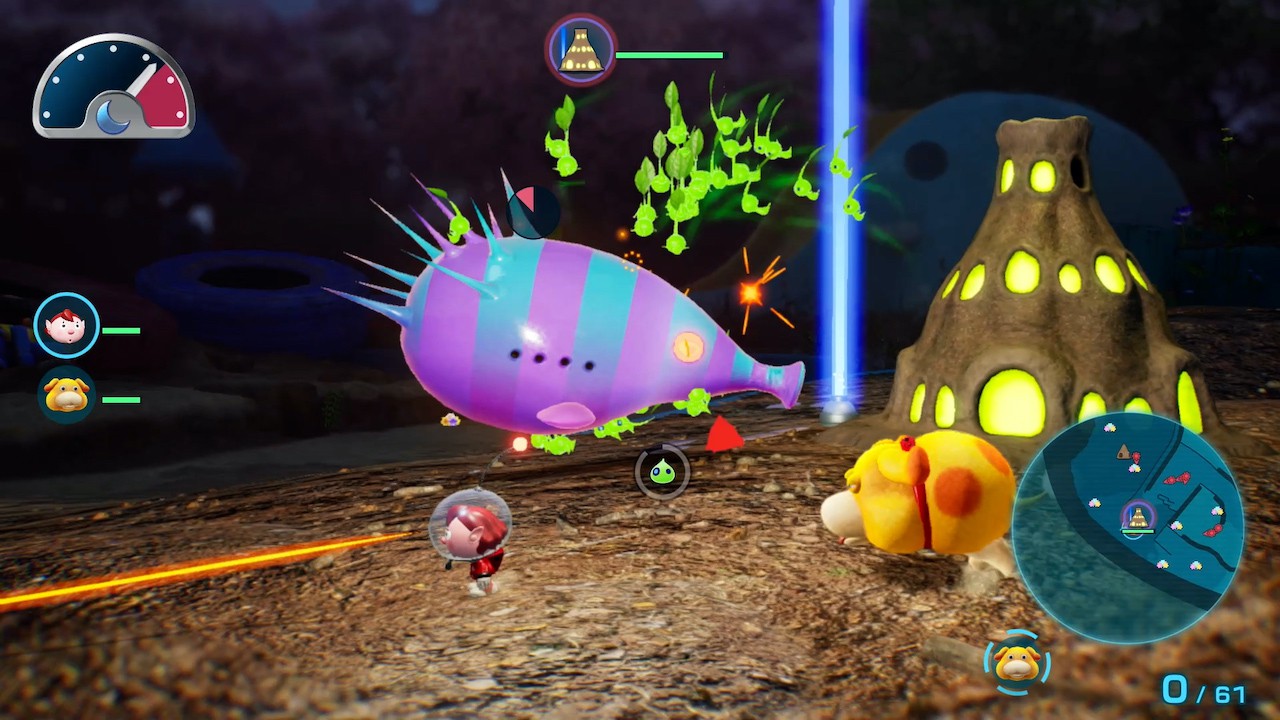Click the Oatchi command icon near counter
This screenshot has height=720, width=1280.
(1017, 662)
